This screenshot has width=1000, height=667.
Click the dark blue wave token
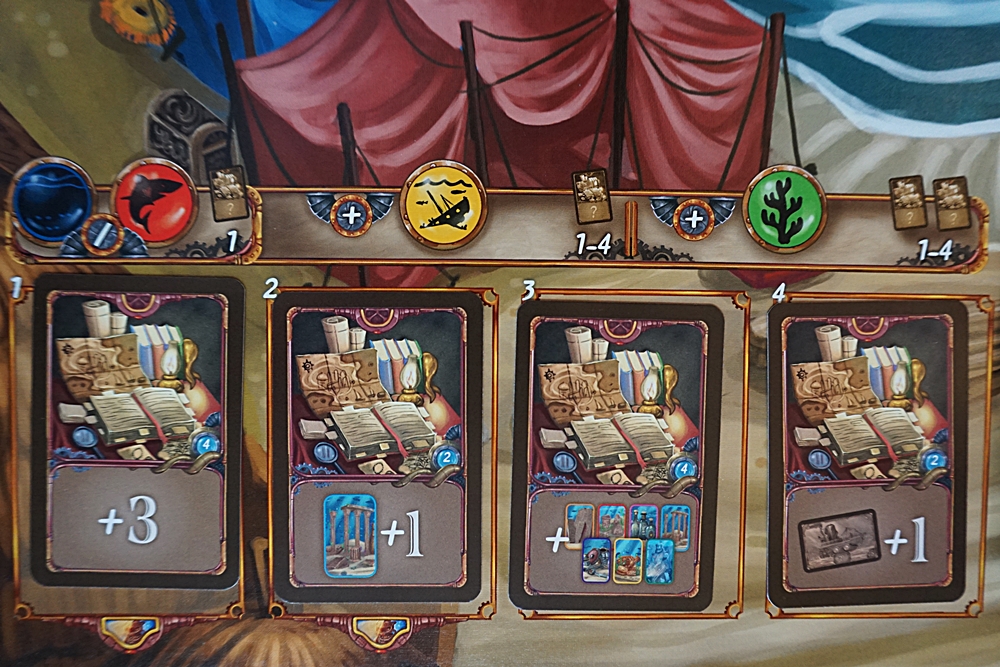coord(52,197)
